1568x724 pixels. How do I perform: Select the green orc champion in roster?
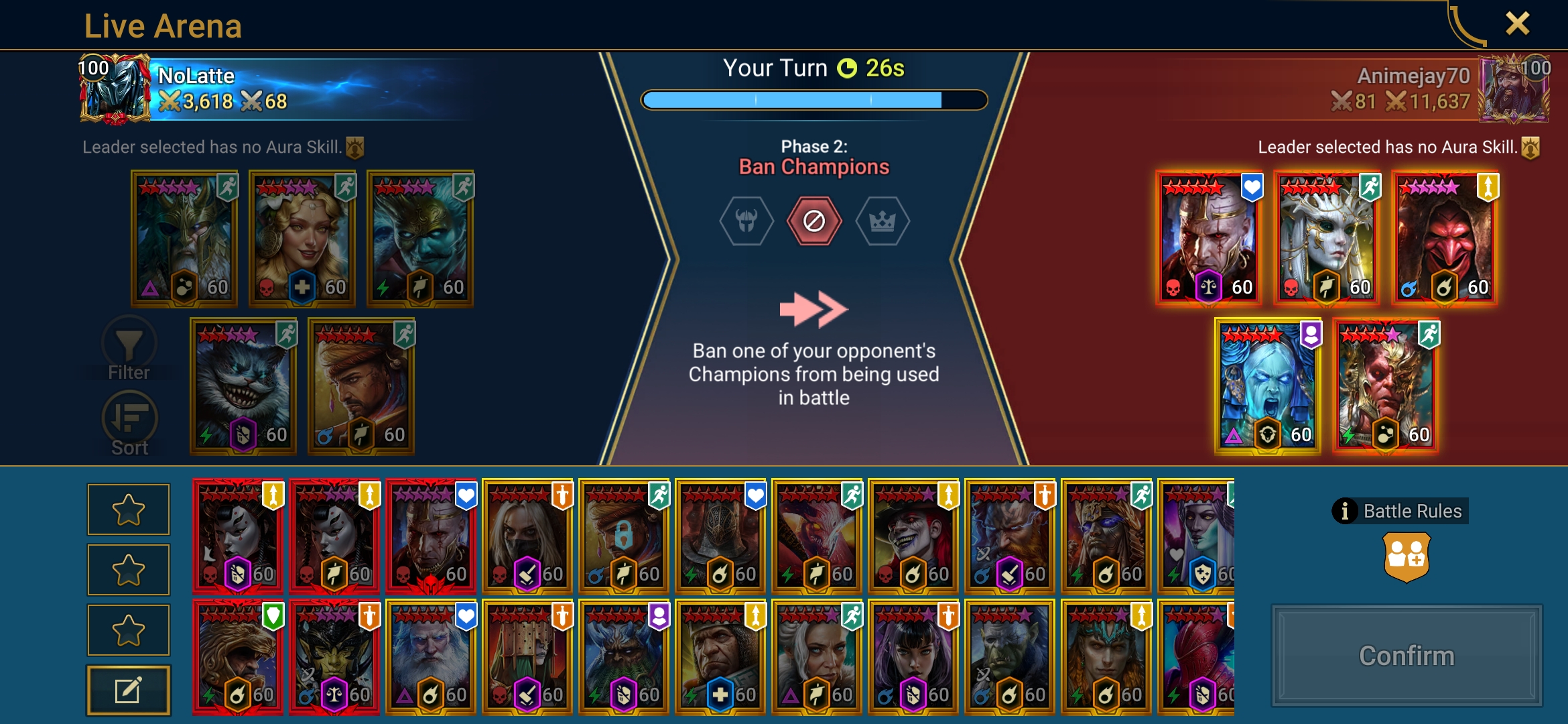[1010, 657]
